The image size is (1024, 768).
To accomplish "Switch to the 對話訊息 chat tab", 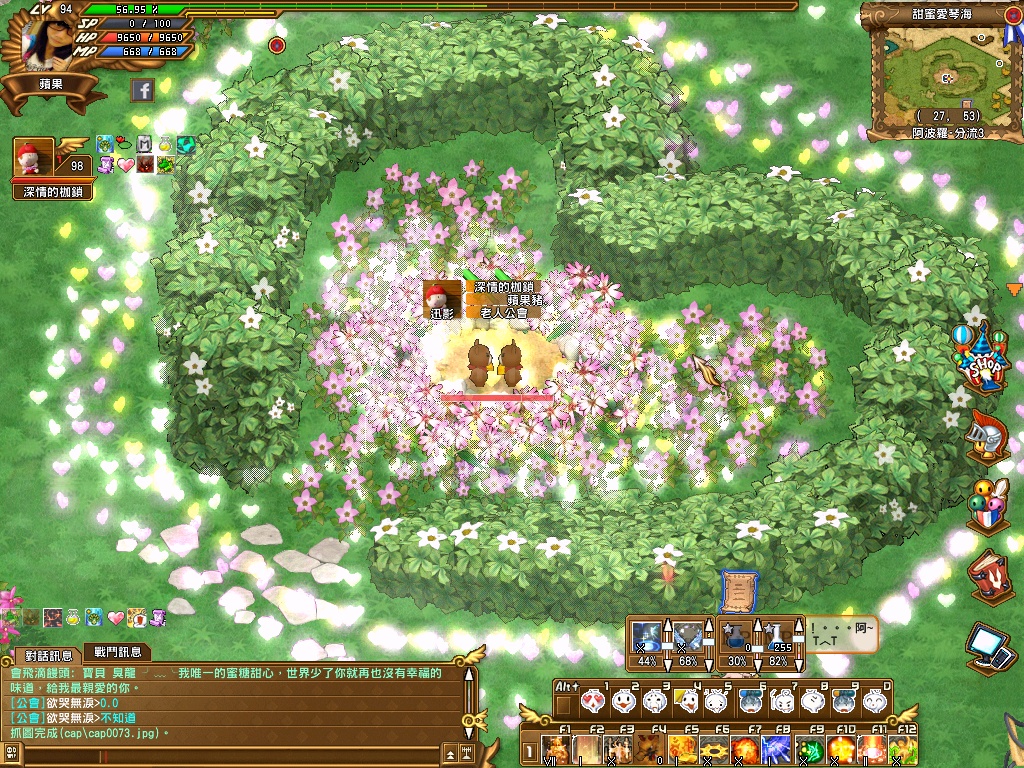I will [48, 655].
